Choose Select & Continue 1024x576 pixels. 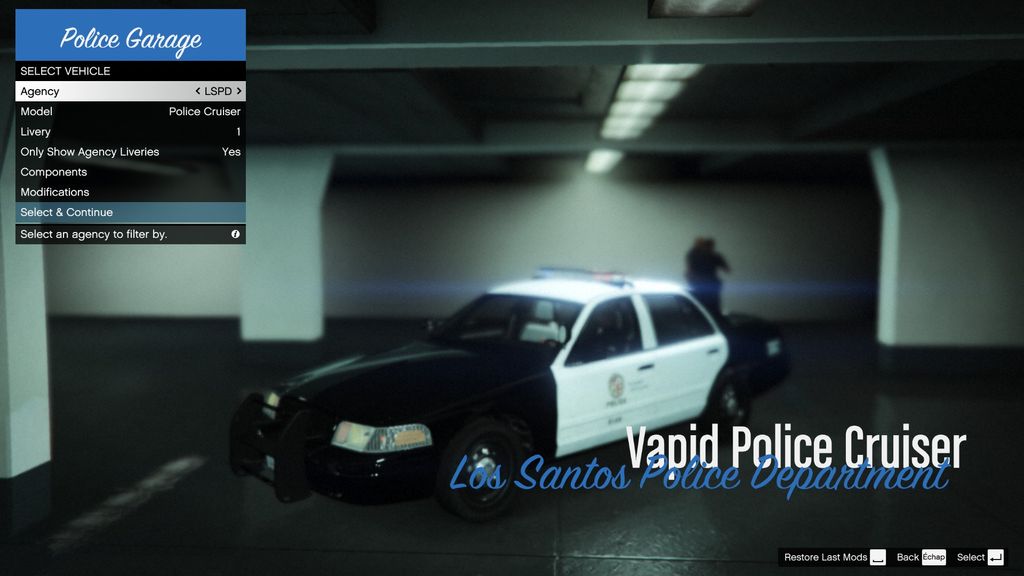tap(130, 212)
